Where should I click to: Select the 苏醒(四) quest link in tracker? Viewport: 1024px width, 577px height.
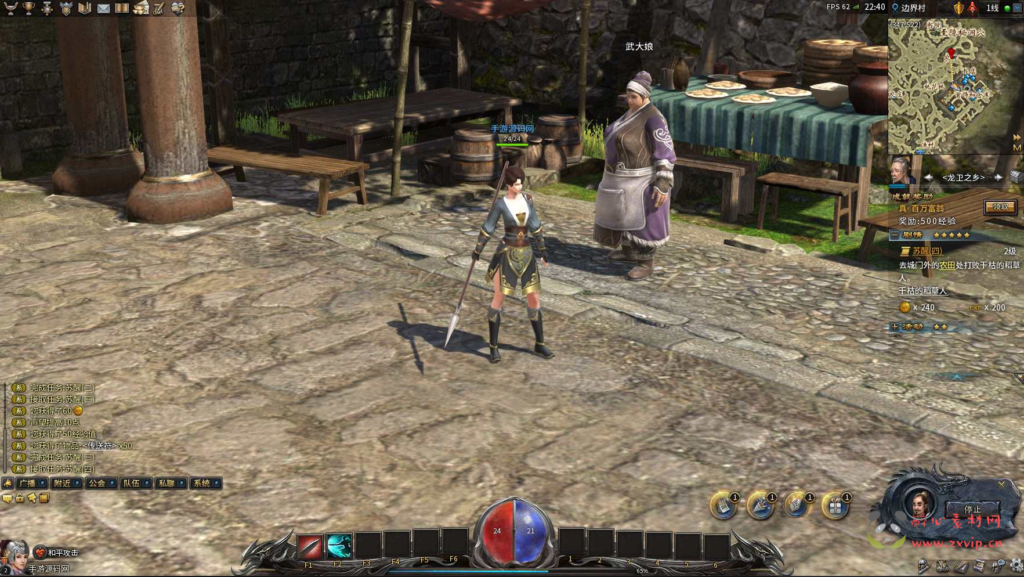[927, 251]
